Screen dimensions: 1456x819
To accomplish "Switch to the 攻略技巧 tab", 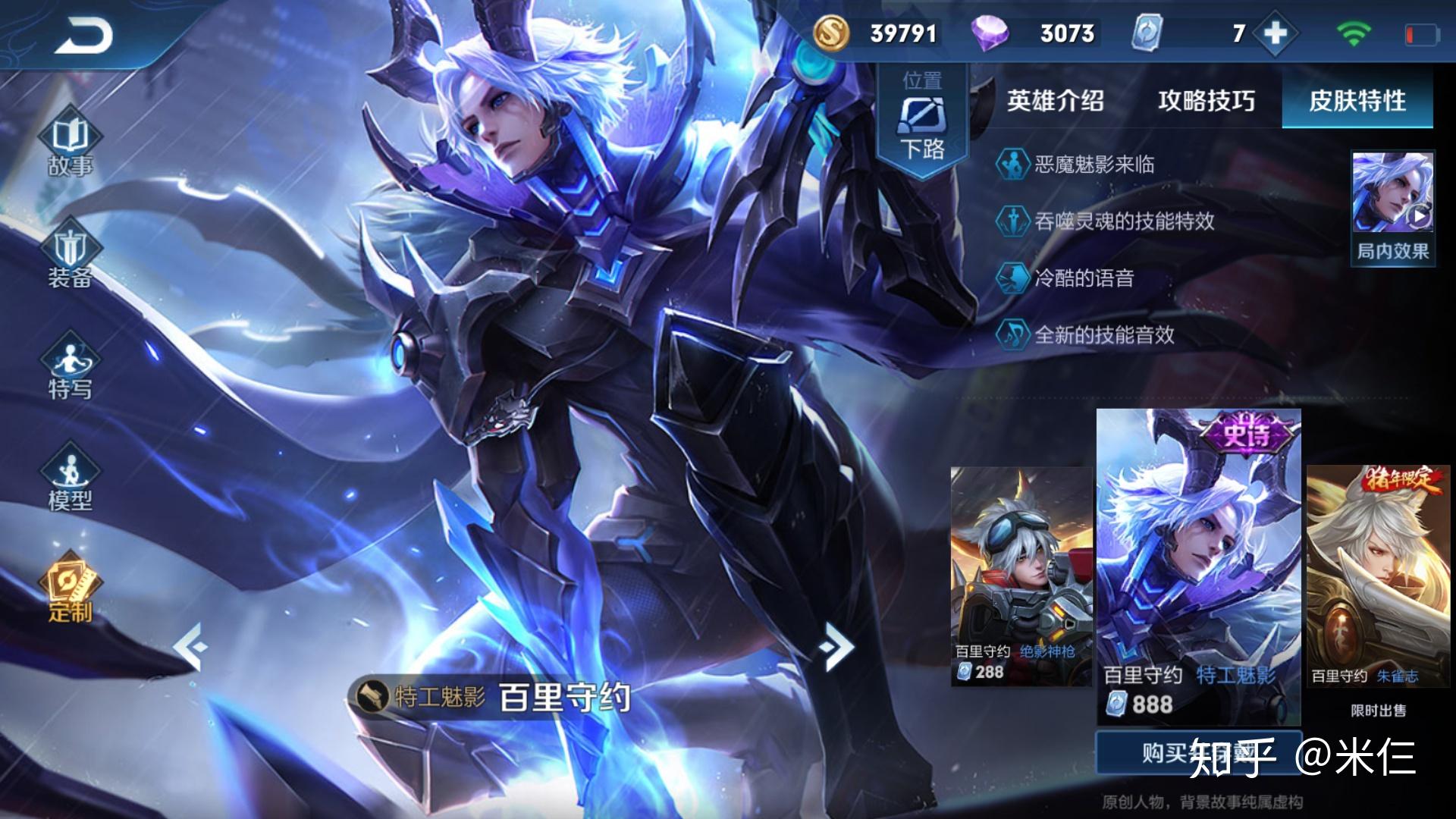I will point(1206,101).
